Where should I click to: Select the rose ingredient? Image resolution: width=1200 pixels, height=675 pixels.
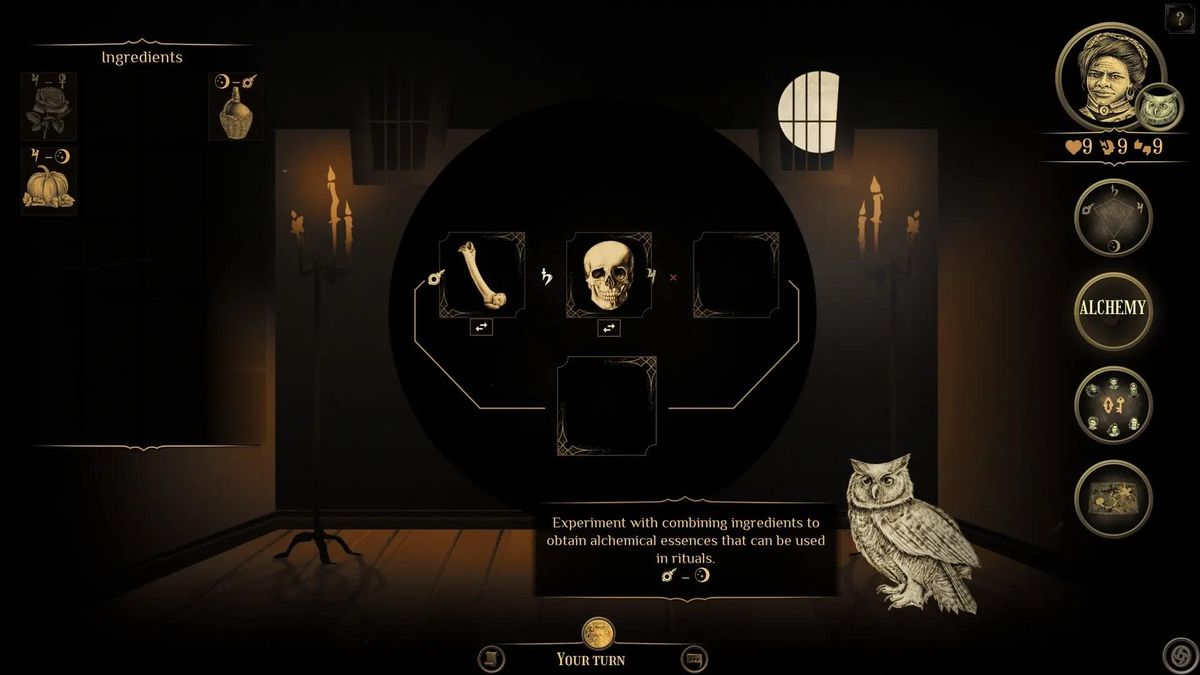point(49,112)
